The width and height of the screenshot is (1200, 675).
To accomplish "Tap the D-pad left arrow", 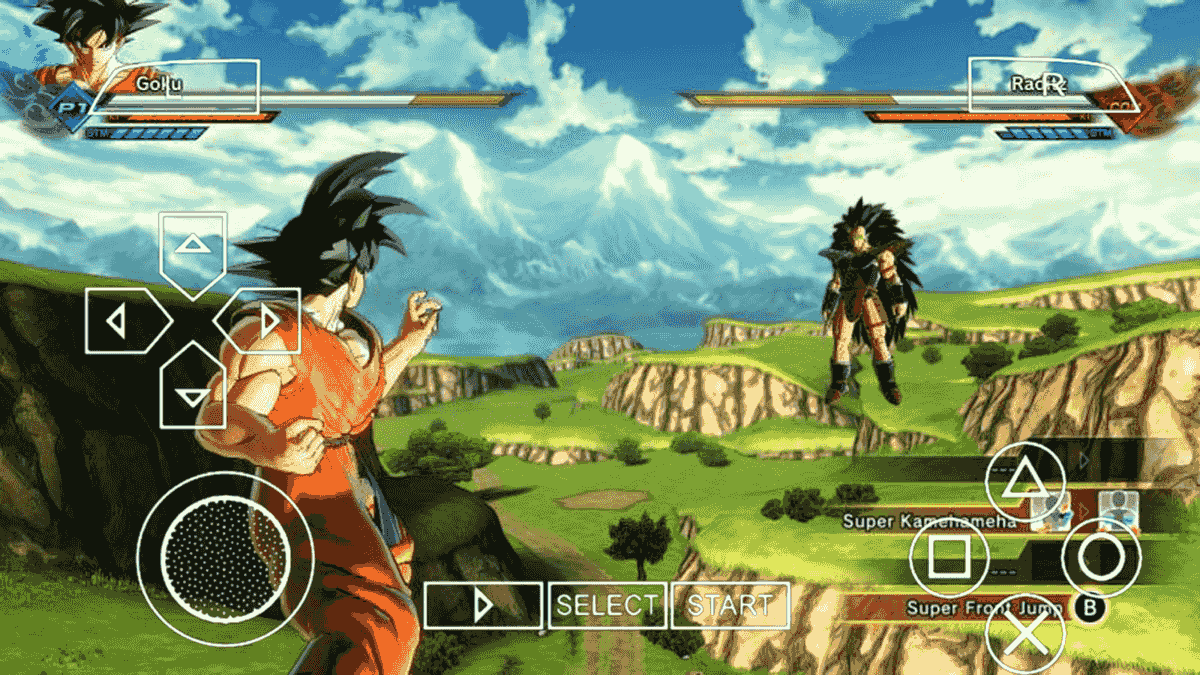I will (x=122, y=321).
